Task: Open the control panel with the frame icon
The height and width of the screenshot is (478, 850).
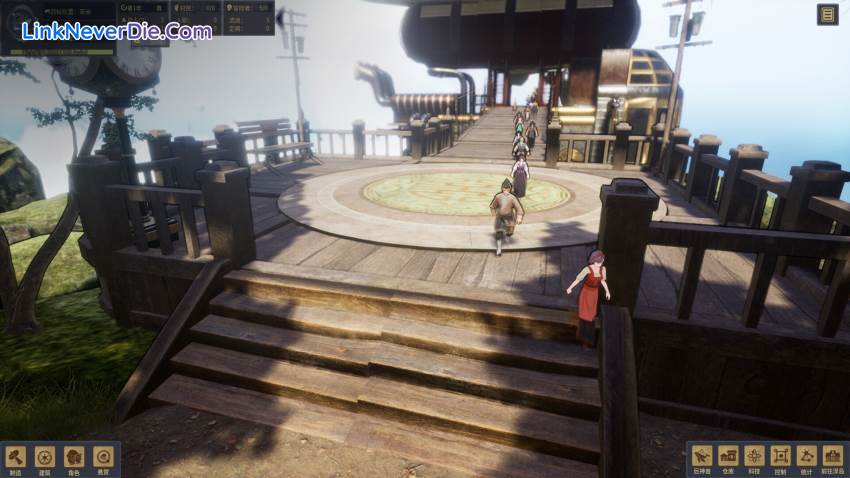Action: click(x=780, y=457)
